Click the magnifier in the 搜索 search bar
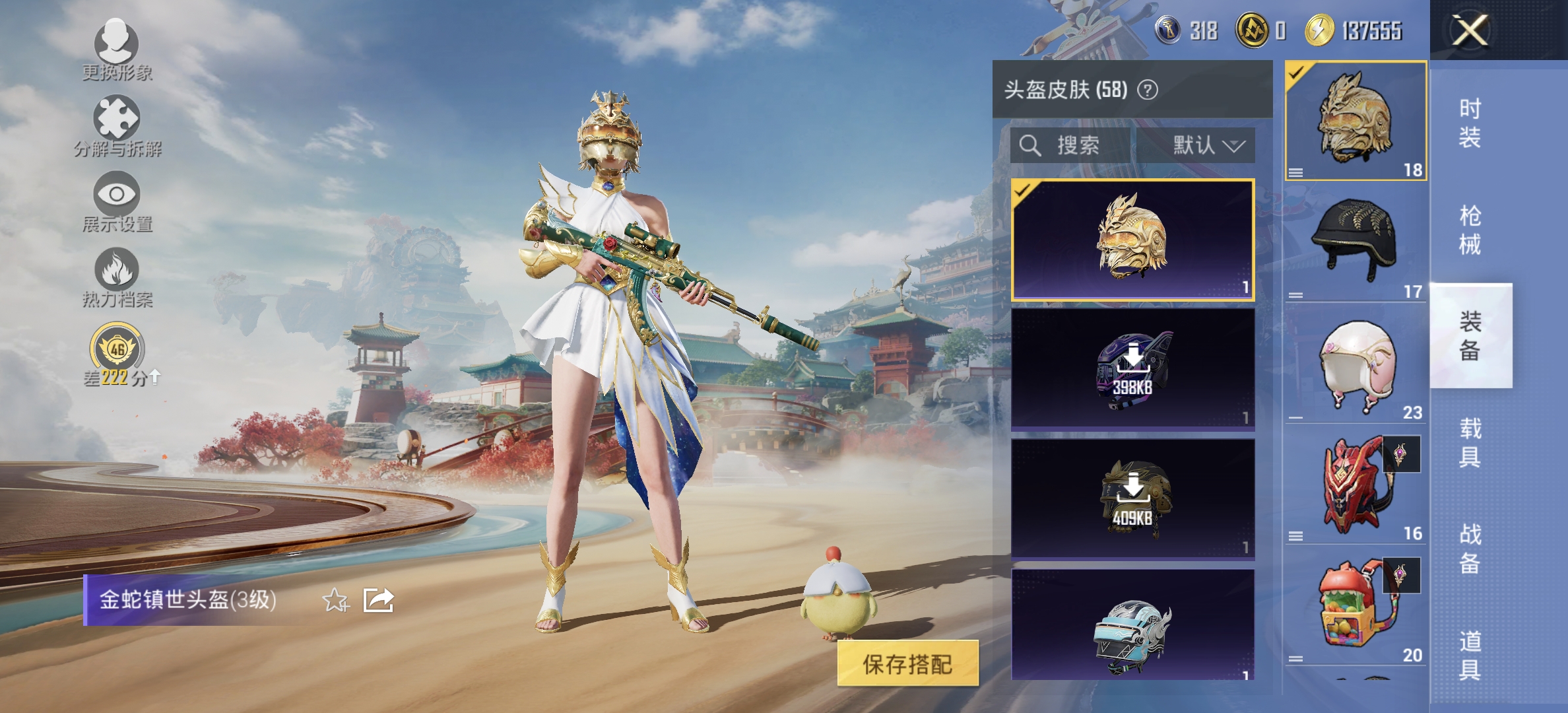This screenshot has height=713, width=1568. pyautogui.click(x=1029, y=146)
